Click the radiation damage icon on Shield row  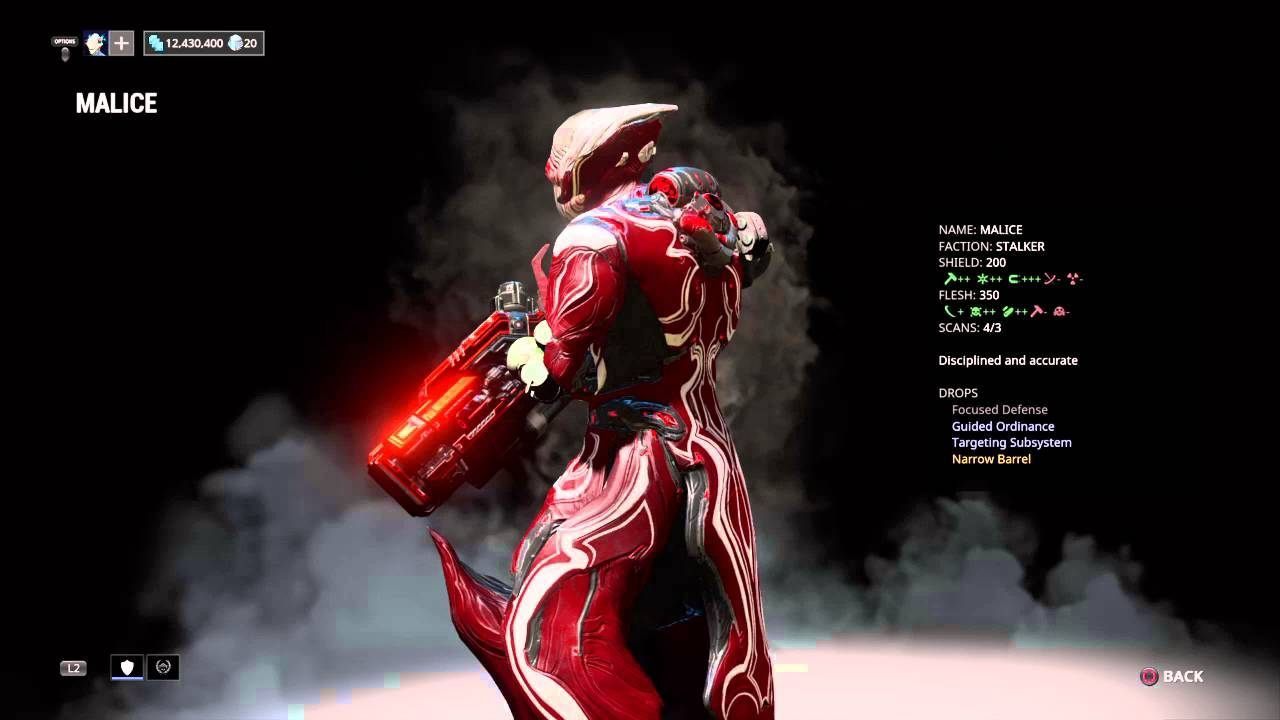[1072, 279]
